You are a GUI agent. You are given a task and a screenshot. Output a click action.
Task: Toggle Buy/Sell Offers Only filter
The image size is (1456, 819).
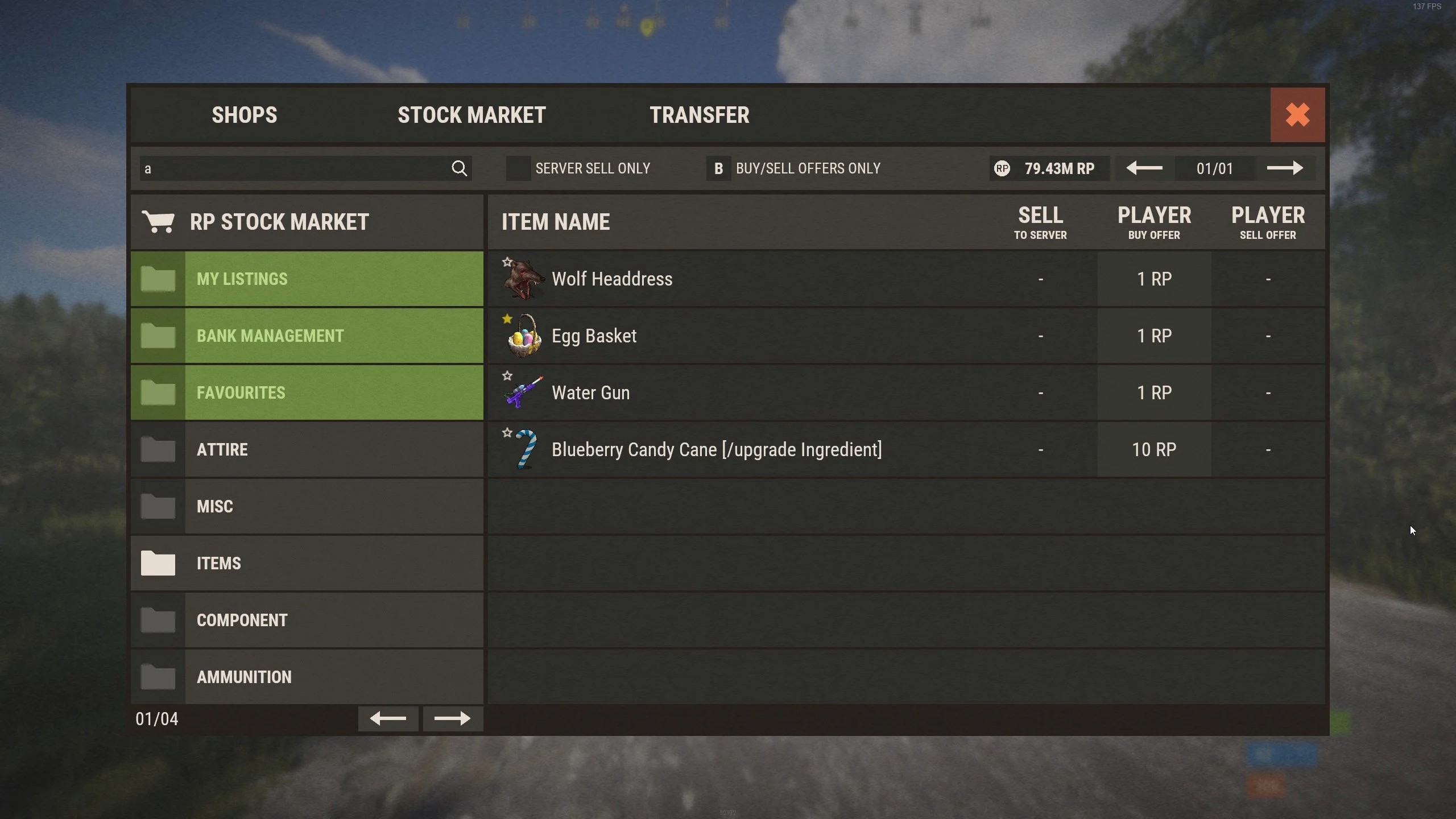pyautogui.click(x=718, y=169)
